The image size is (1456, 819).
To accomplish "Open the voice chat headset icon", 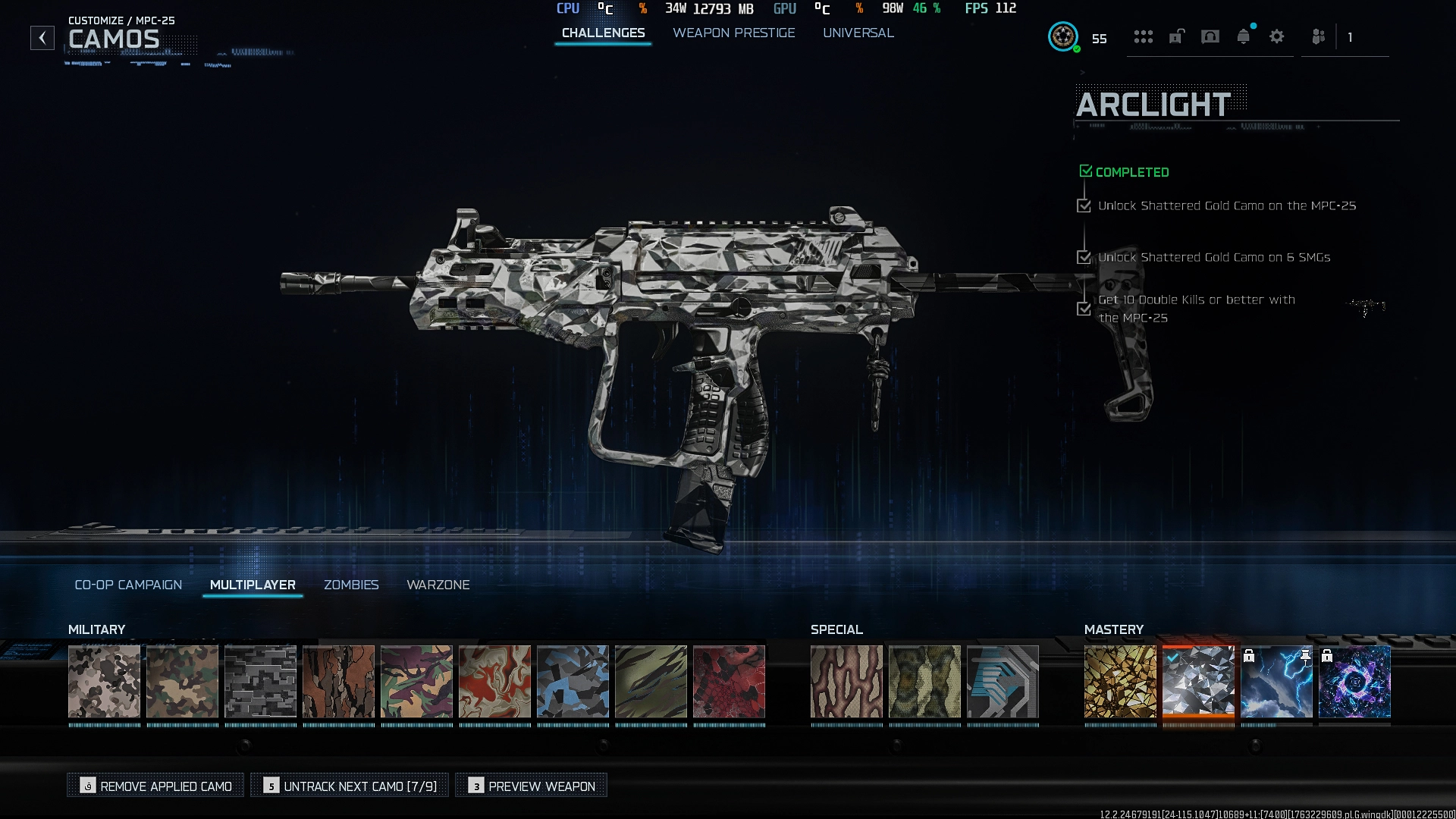I will [x=1210, y=36].
